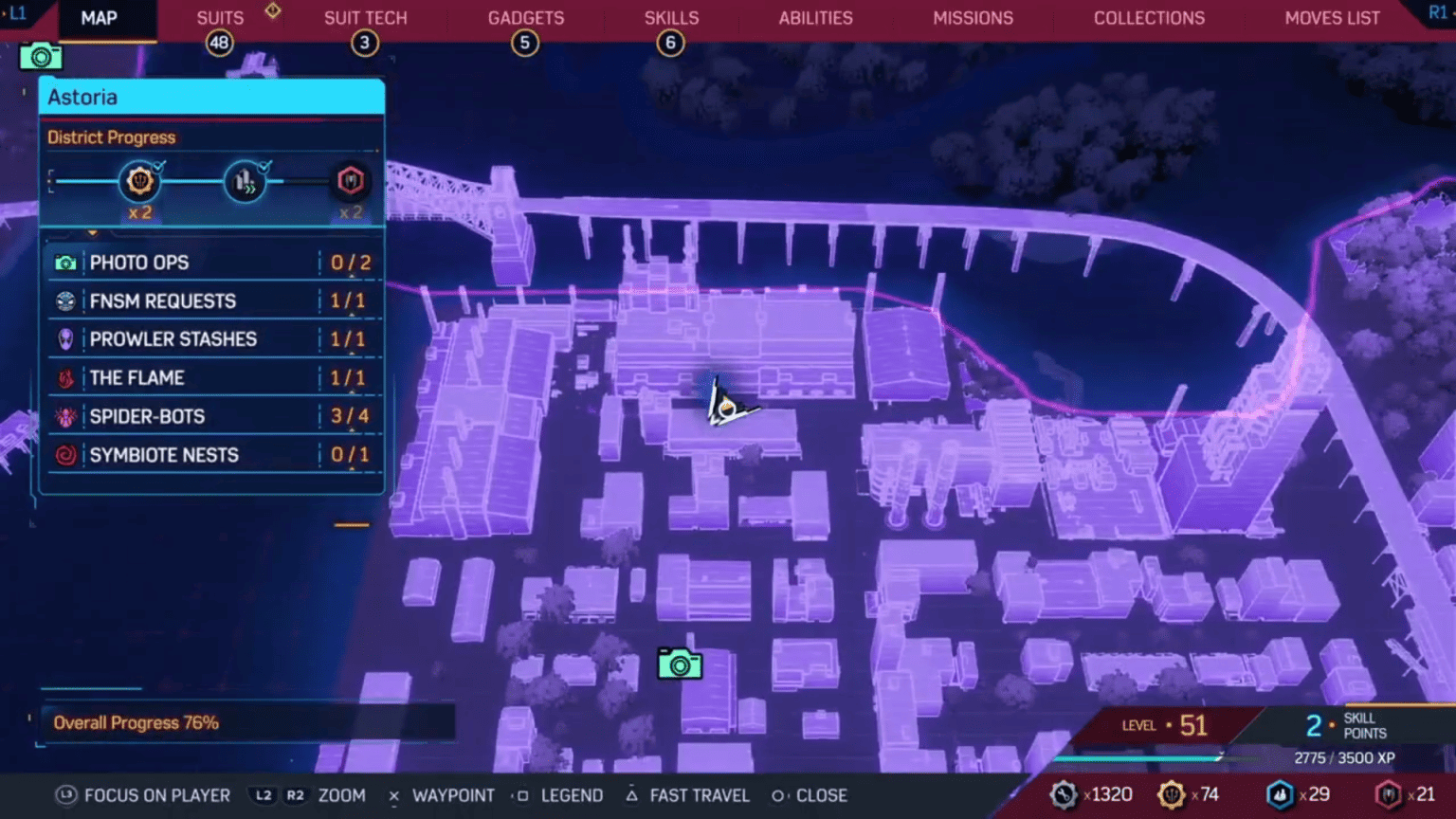The image size is (1456, 819).
Task: Select the red Rare Tech icon in District Progress
Action: click(x=350, y=180)
